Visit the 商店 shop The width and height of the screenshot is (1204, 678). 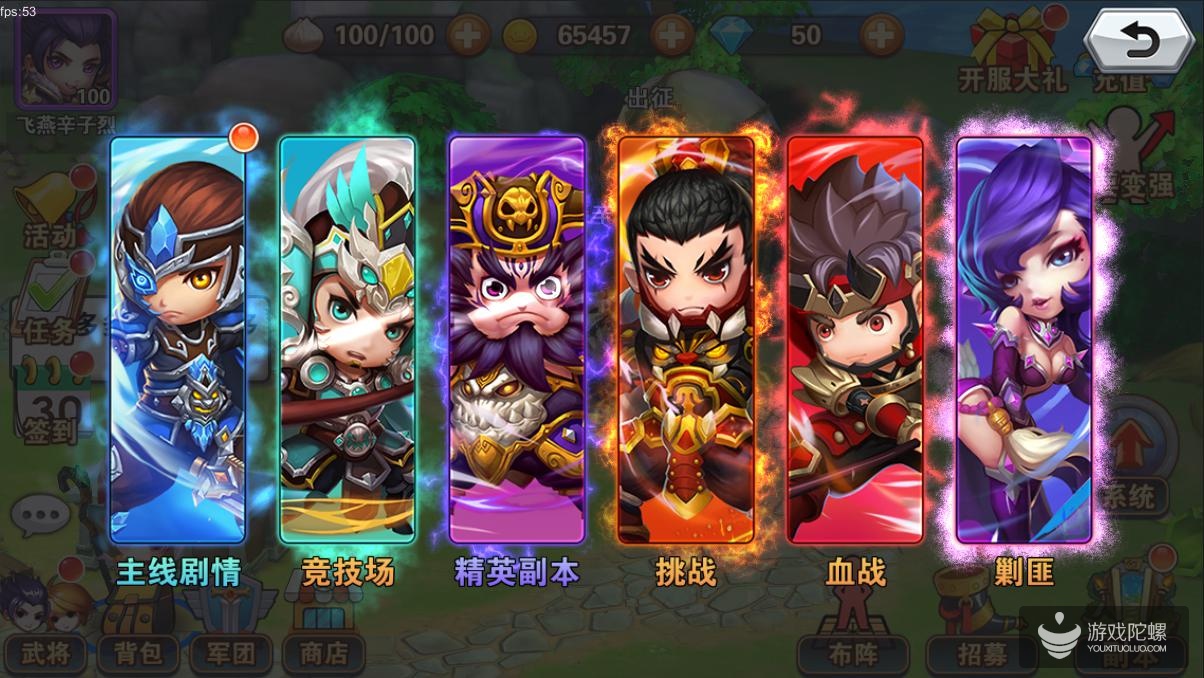pyautogui.click(x=323, y=653)
